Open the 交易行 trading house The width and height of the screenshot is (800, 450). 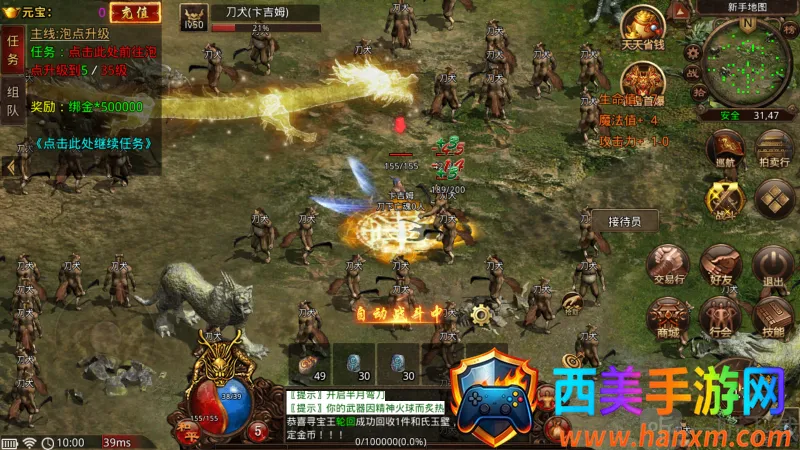pyautogui.click(x=667, y=265)
